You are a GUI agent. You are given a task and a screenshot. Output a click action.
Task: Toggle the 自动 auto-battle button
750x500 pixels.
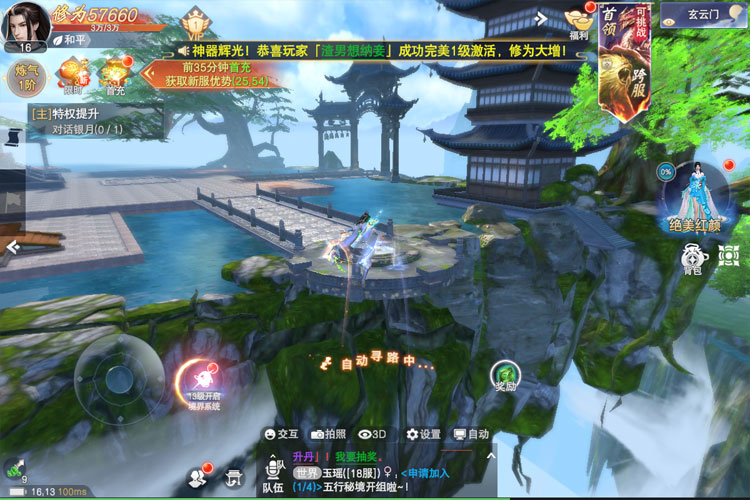[471, 435]
